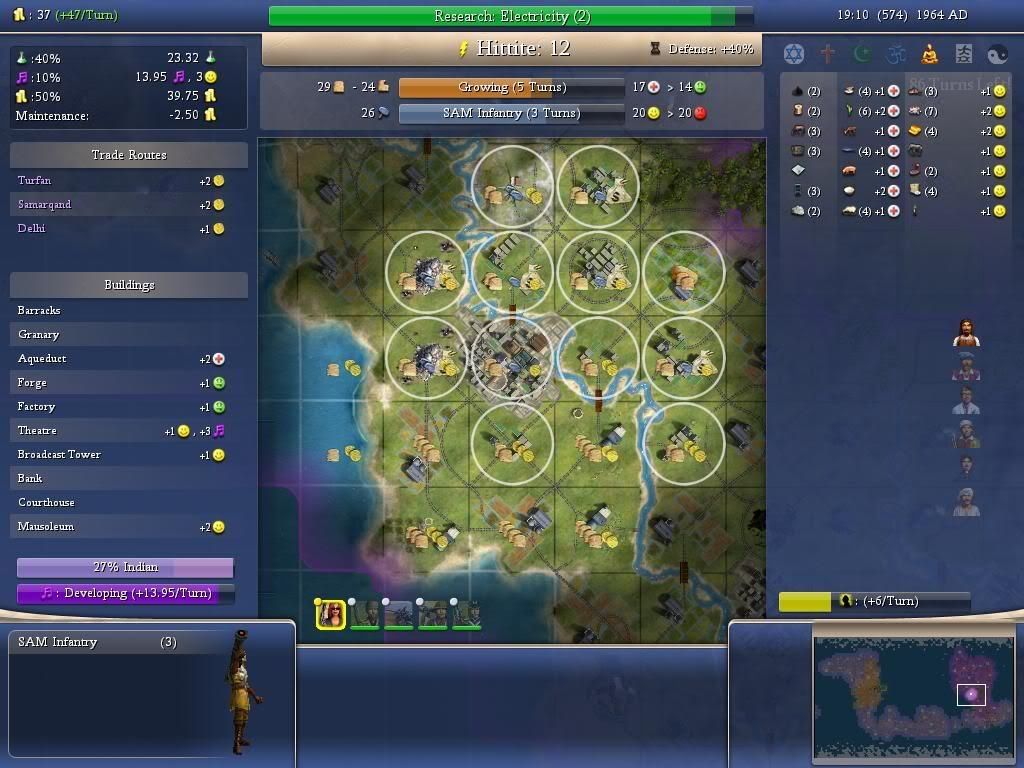Click the Judaism Star of David icon
1024x768 pixels.
click(794, 54)
